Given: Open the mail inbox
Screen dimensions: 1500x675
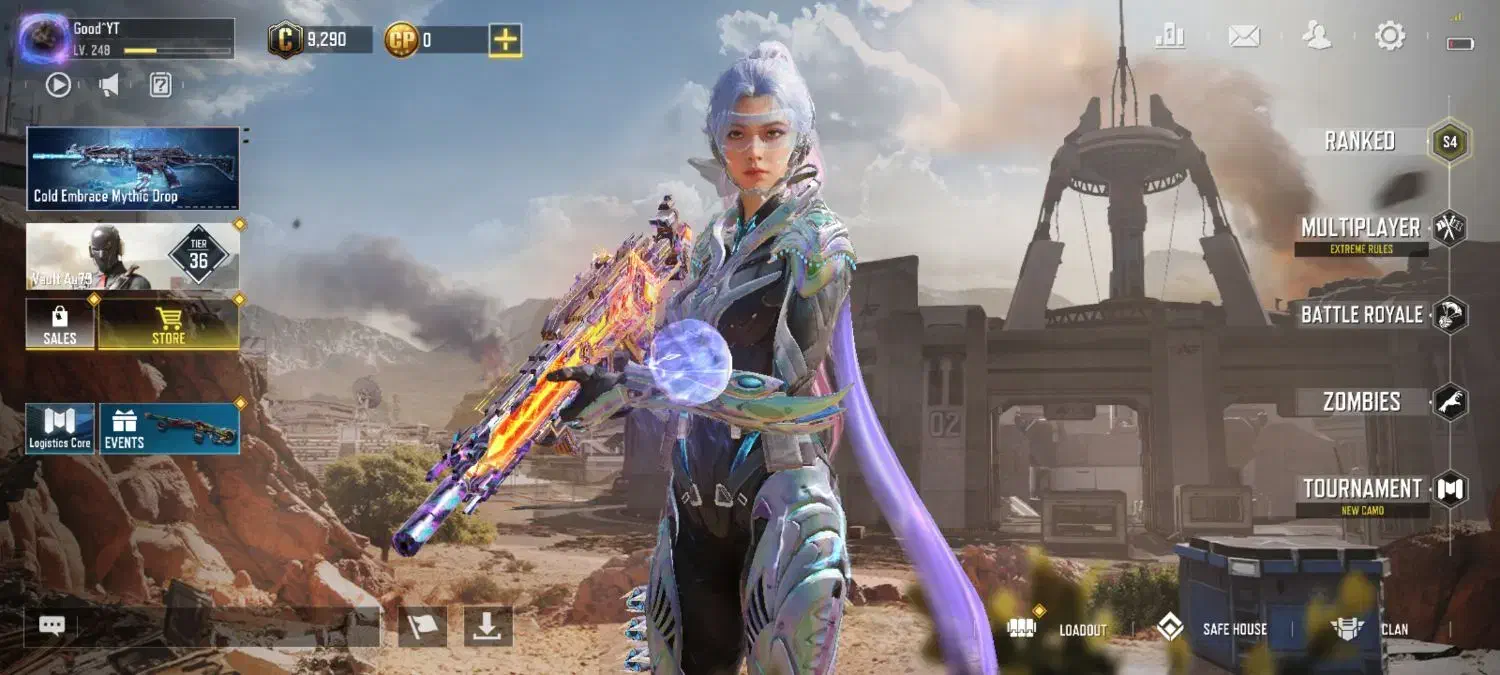Looking at the screenshot, I should coord(1243,37).
